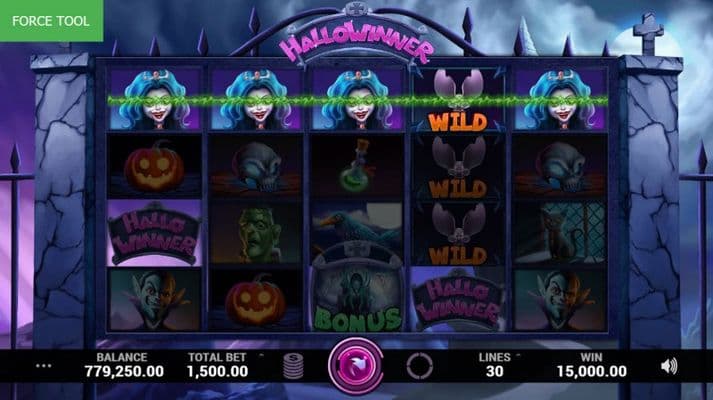Open the Total Bet selector

[x=218, y=364]
